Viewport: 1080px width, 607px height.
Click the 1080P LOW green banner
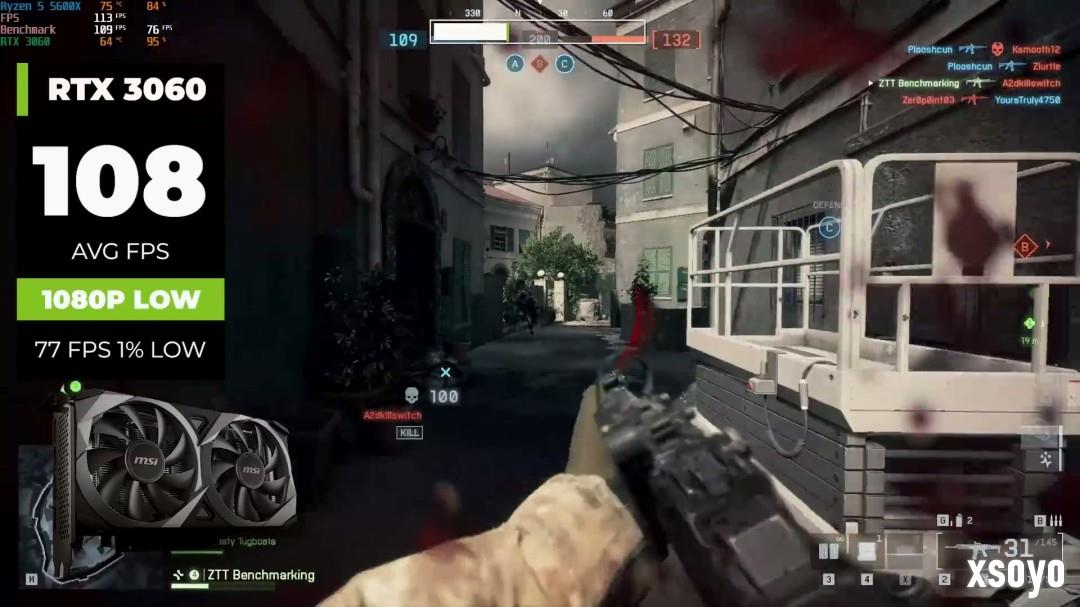pos(120,299)
